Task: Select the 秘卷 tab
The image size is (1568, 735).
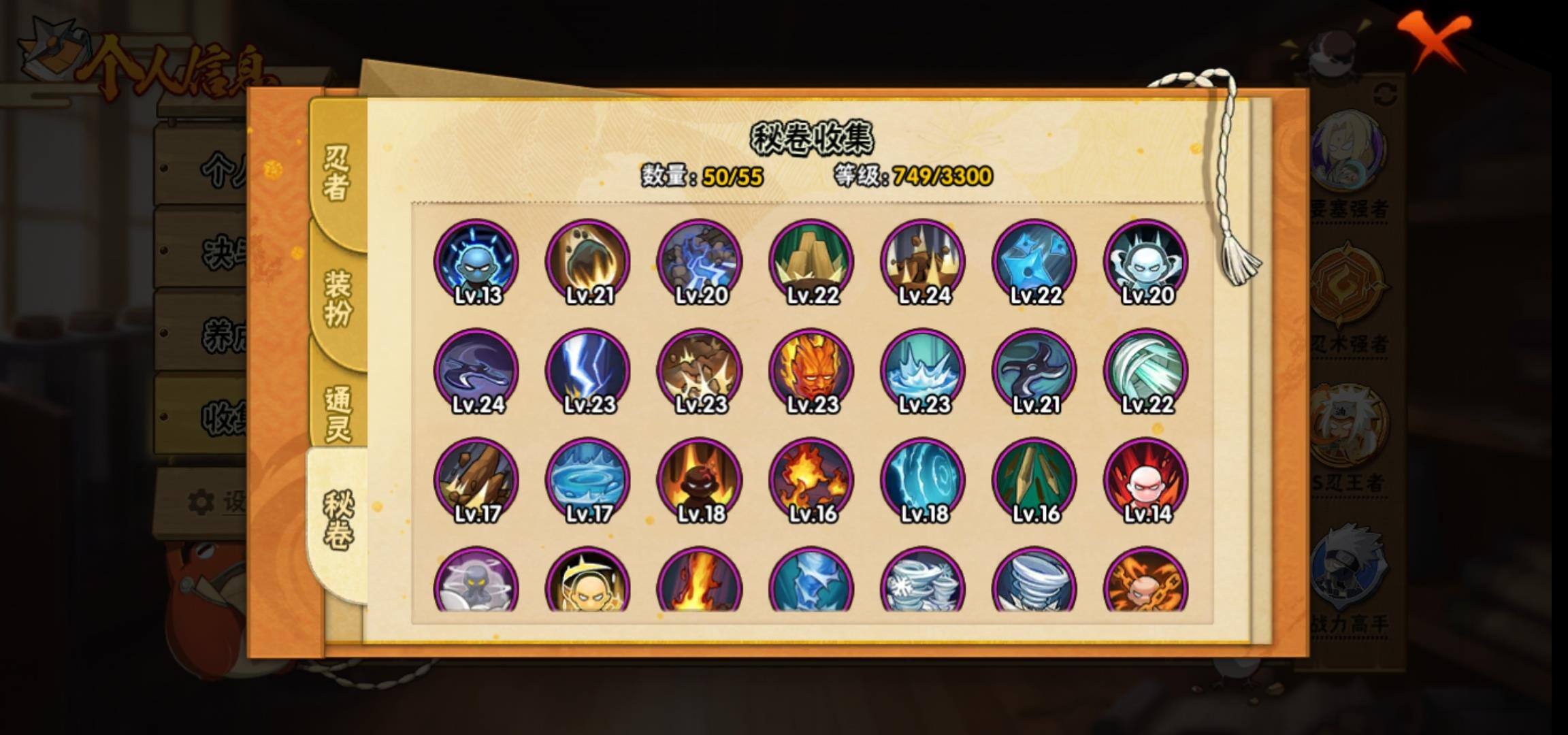Action: [338, 521]
